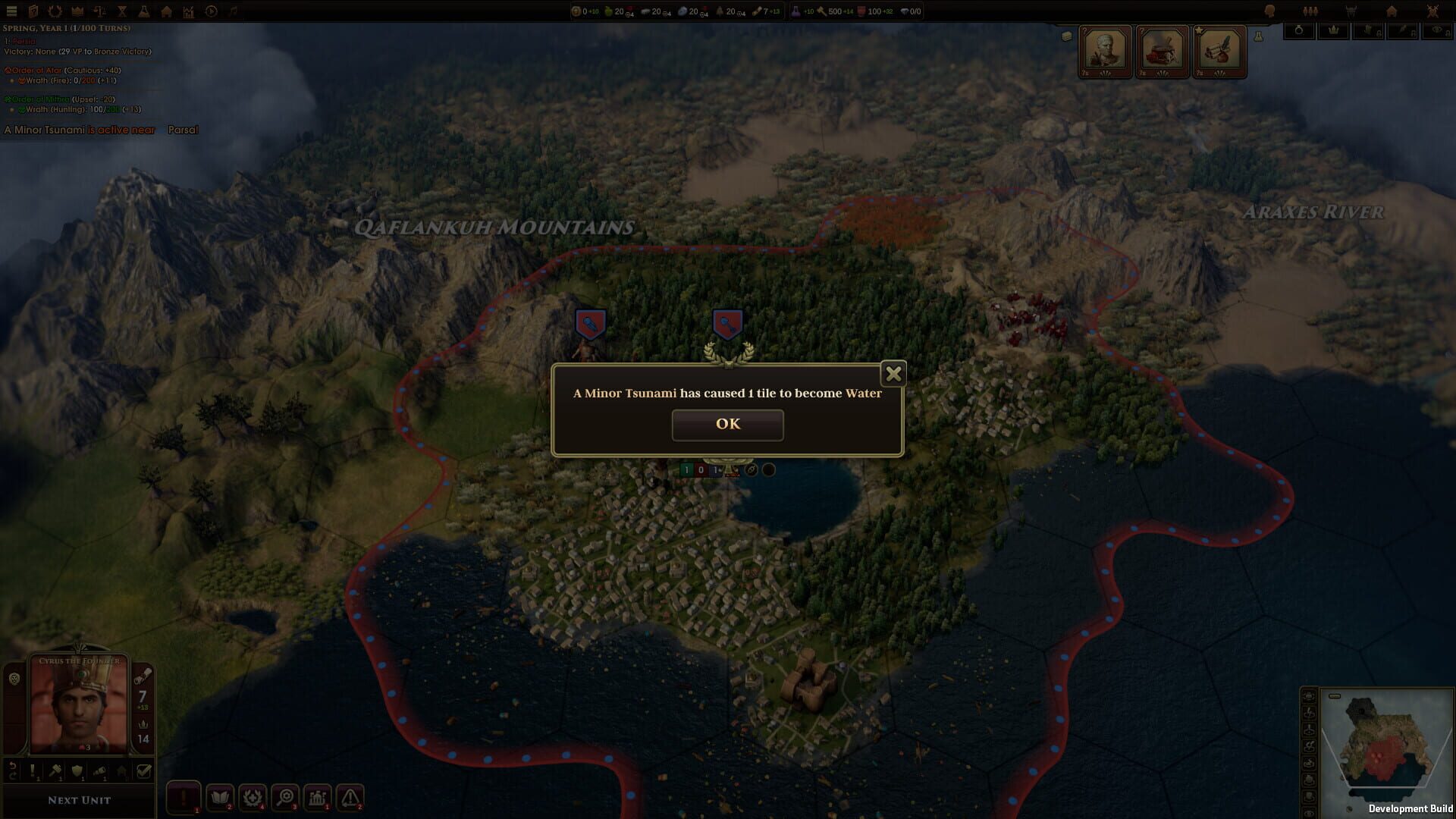Open the statistics graph icon
Image resolution: width=1456 pixels, height=819 pixels.
tap(188, 11)
